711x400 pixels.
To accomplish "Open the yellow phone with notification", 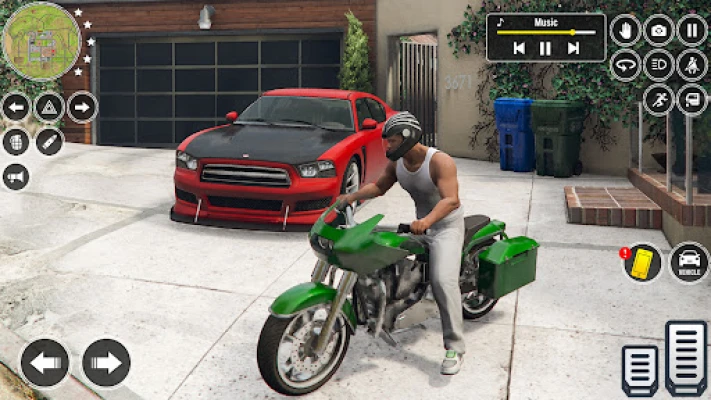I will pyautogui.click(x=642, y=262).
